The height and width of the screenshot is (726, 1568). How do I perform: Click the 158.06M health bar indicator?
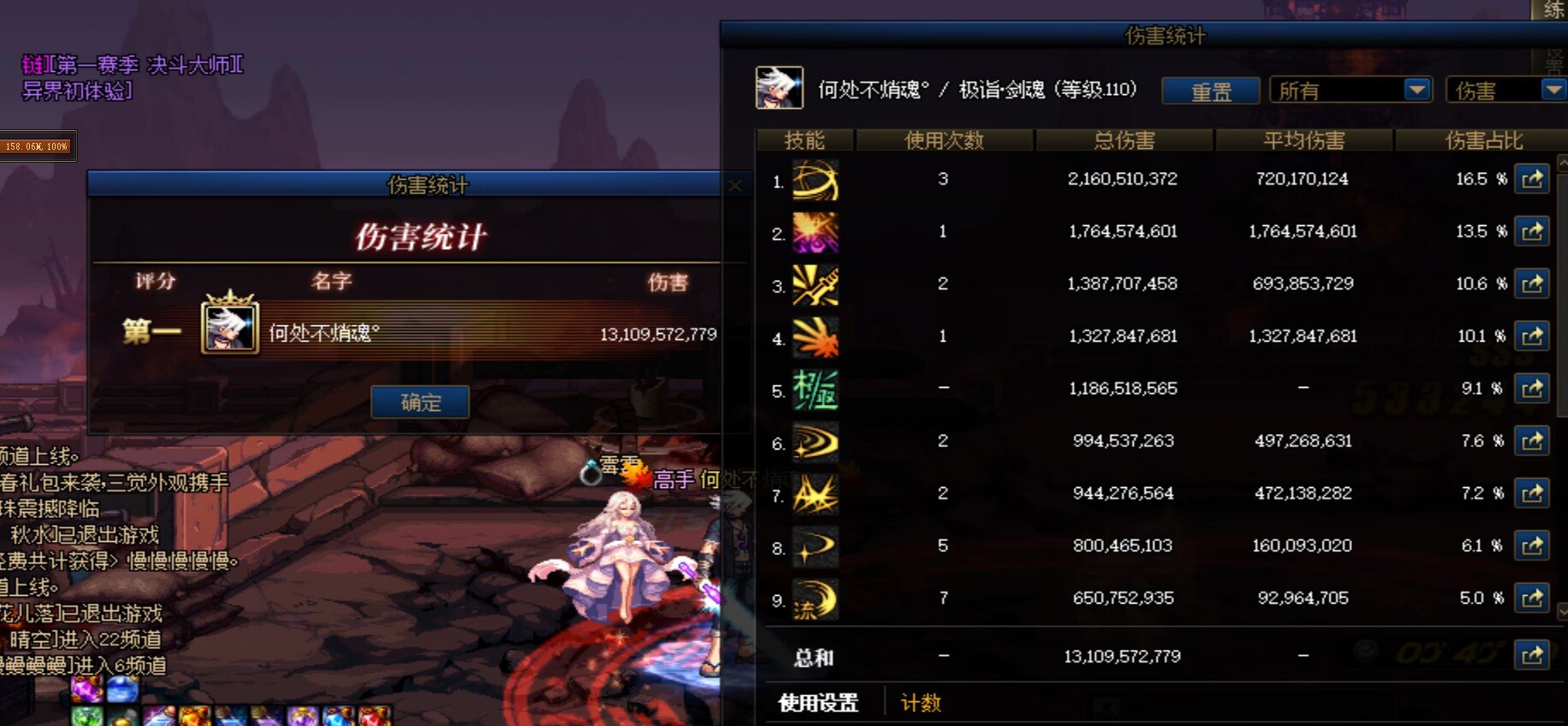tap(38, 146)
